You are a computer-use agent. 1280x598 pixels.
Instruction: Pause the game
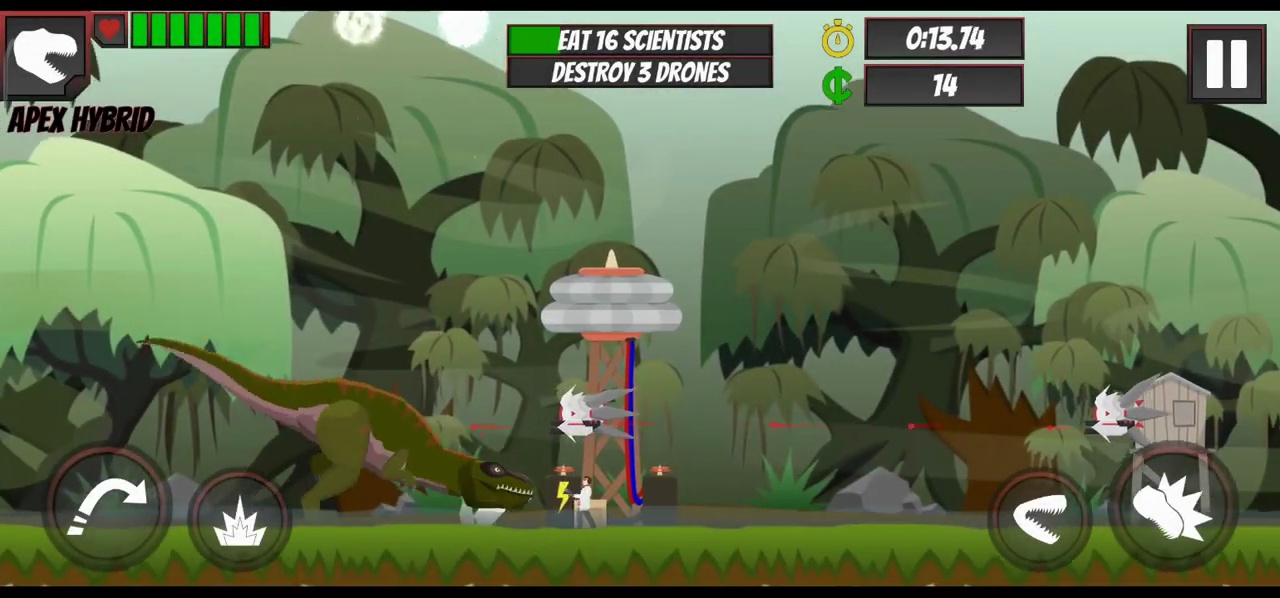coord(1226,64)
